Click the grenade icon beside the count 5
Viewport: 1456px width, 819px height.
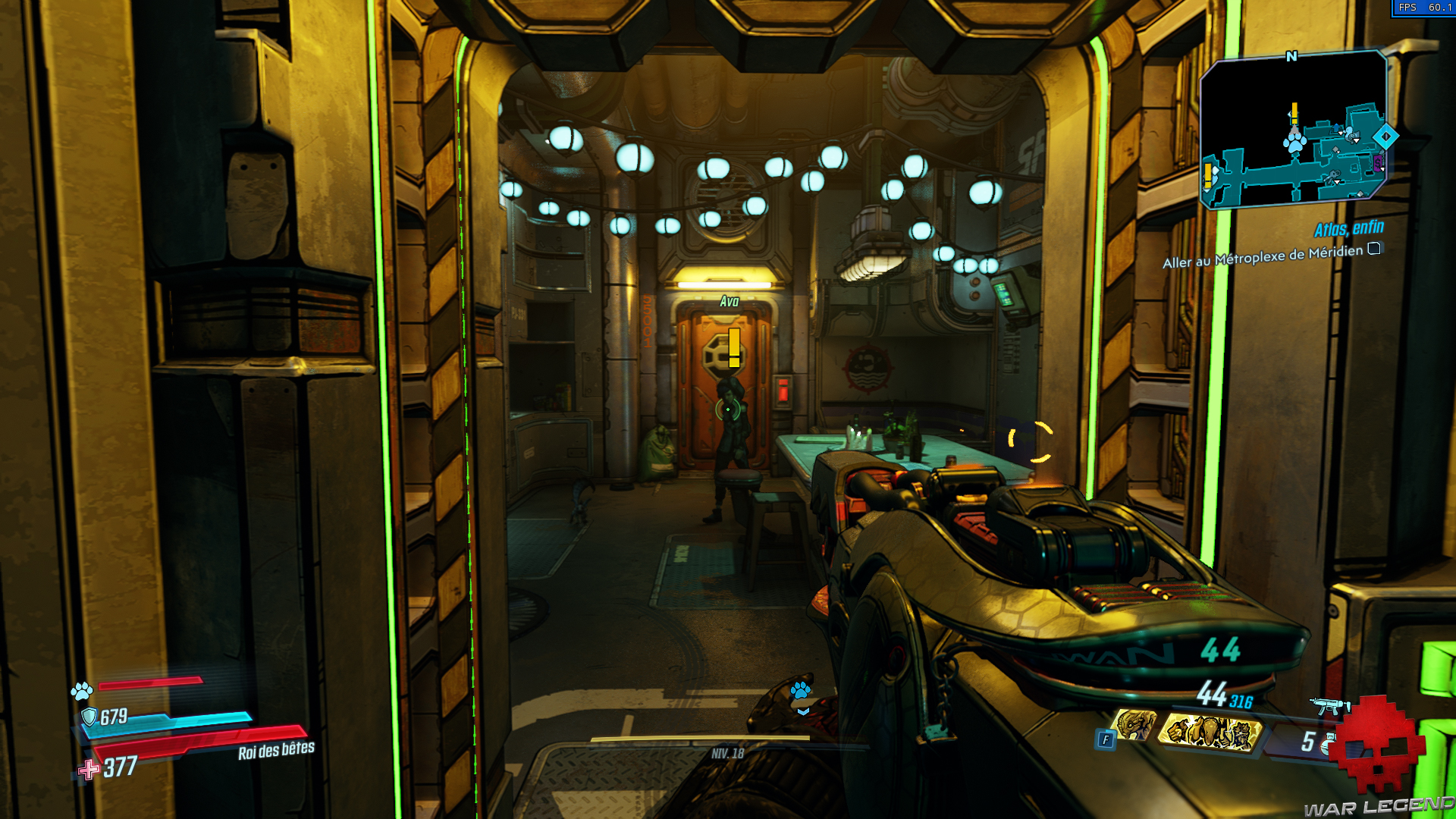pos(1328,743)
